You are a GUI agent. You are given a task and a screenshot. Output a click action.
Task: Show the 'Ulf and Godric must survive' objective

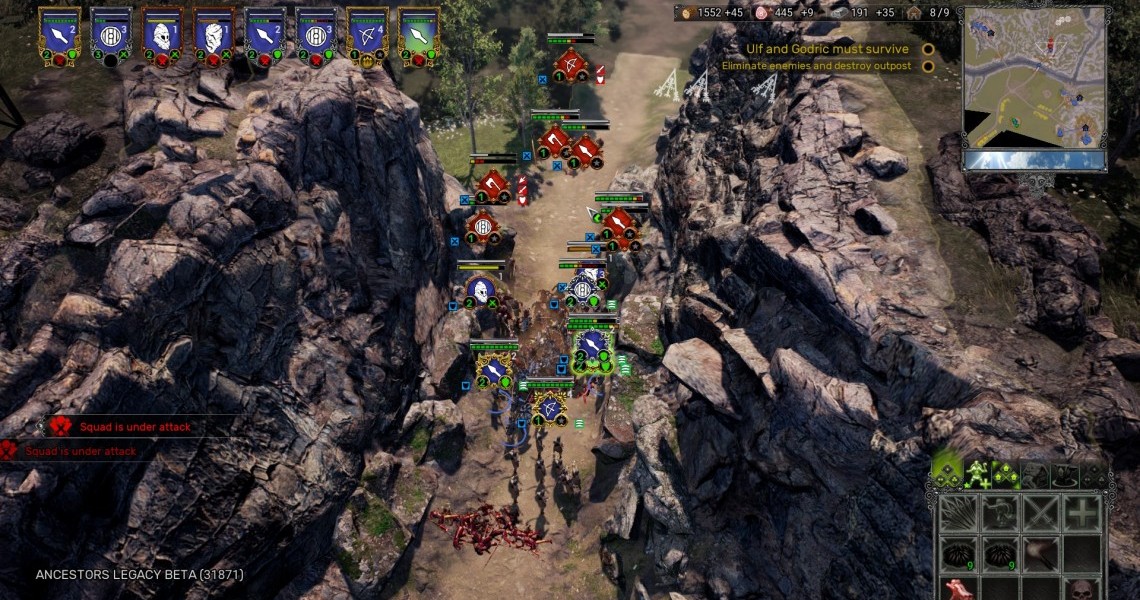click(827, 49)
